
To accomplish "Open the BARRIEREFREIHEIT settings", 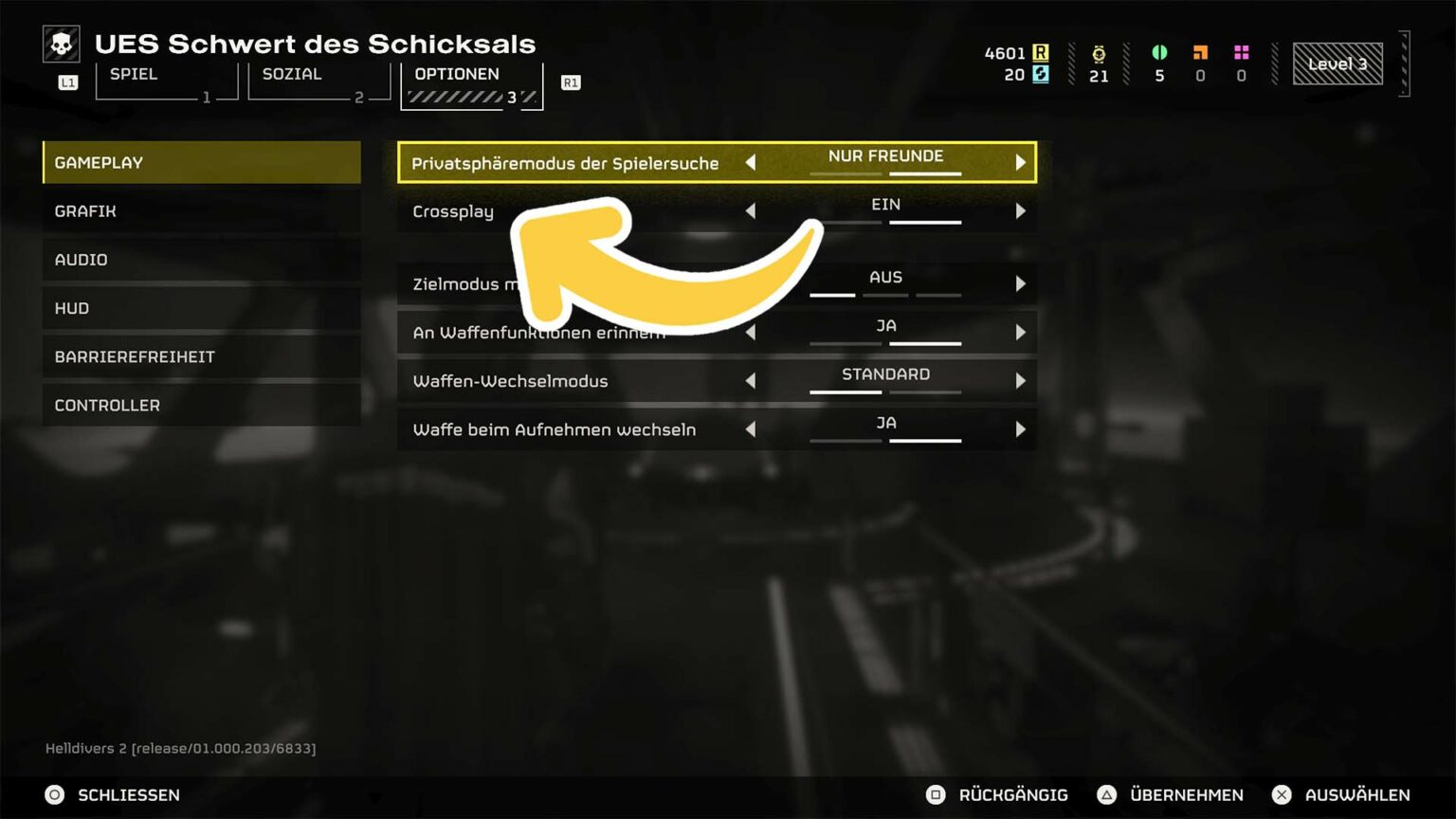I will [202, 356].
